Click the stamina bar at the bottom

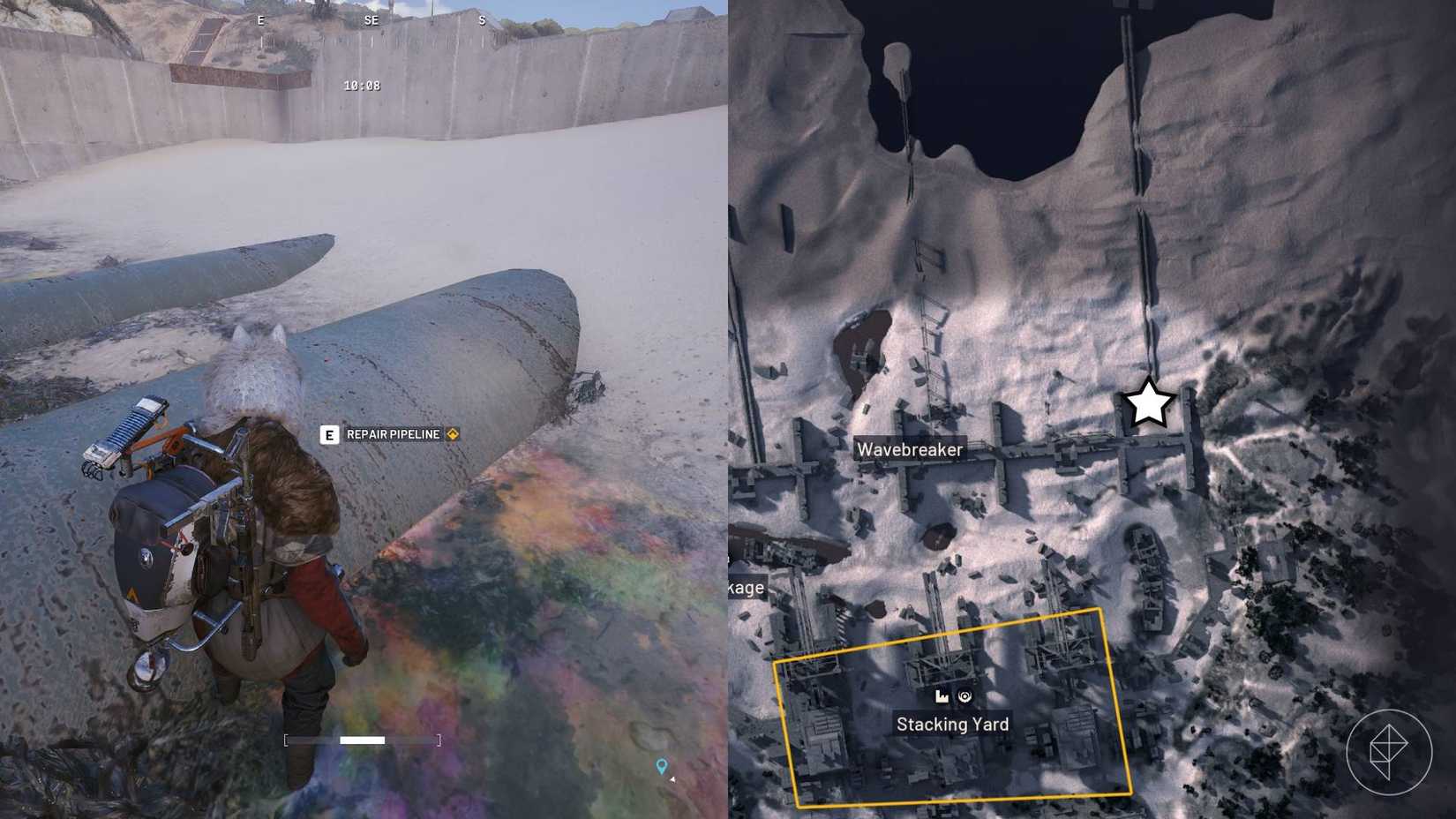tap(362, 740)
